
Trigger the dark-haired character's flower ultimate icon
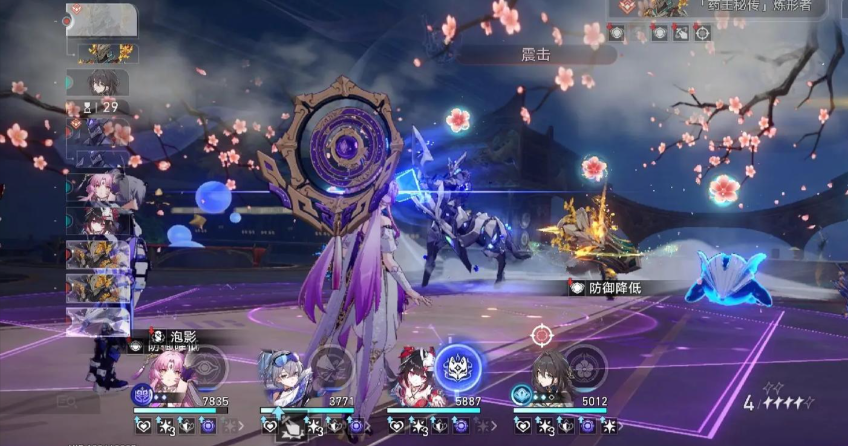point(585,367)
